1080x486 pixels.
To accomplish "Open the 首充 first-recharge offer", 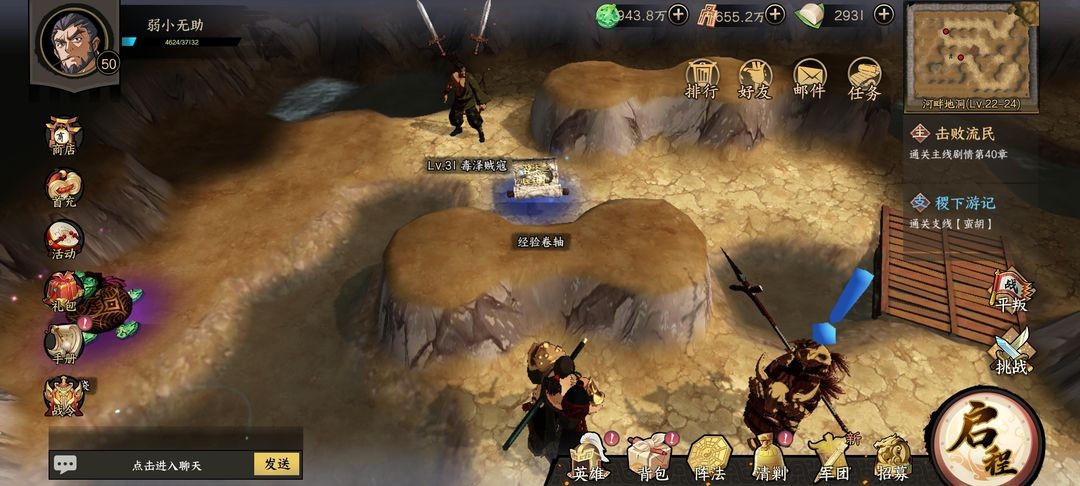I will [x=64, y=189].
